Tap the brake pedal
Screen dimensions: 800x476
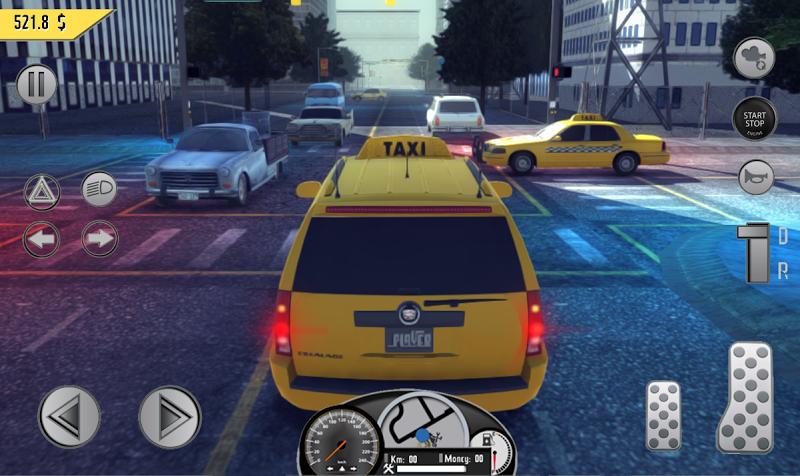[x=663, y=414]
